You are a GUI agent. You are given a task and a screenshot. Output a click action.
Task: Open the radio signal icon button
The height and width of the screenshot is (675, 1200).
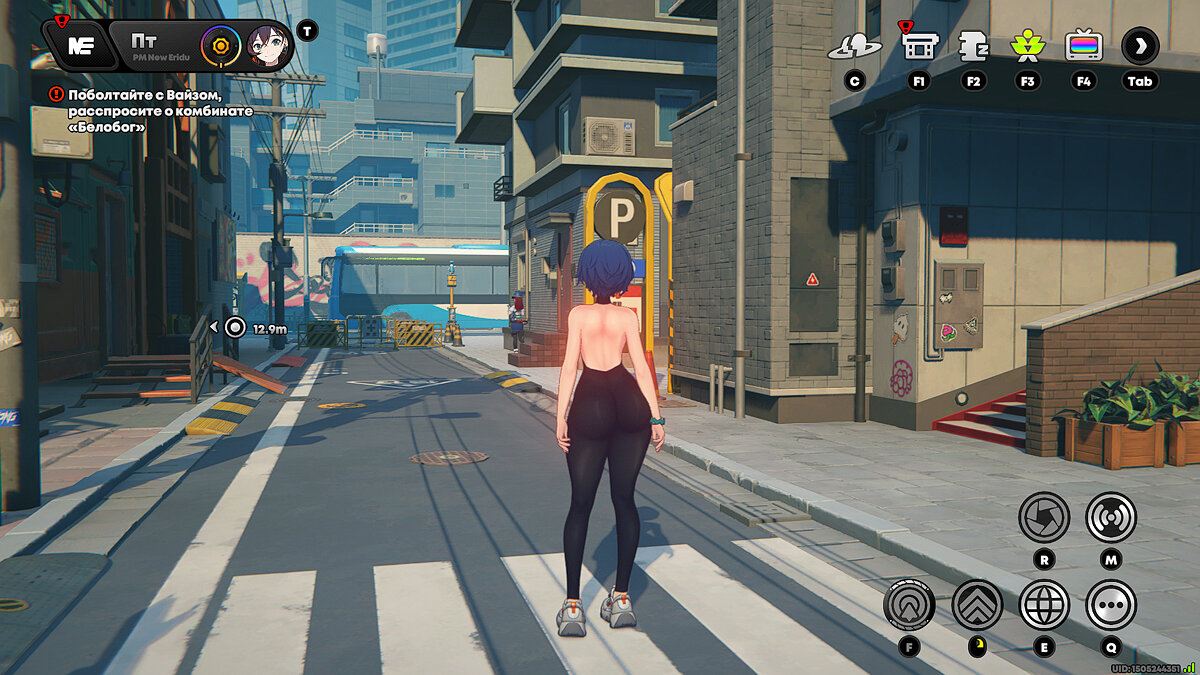1110,517
